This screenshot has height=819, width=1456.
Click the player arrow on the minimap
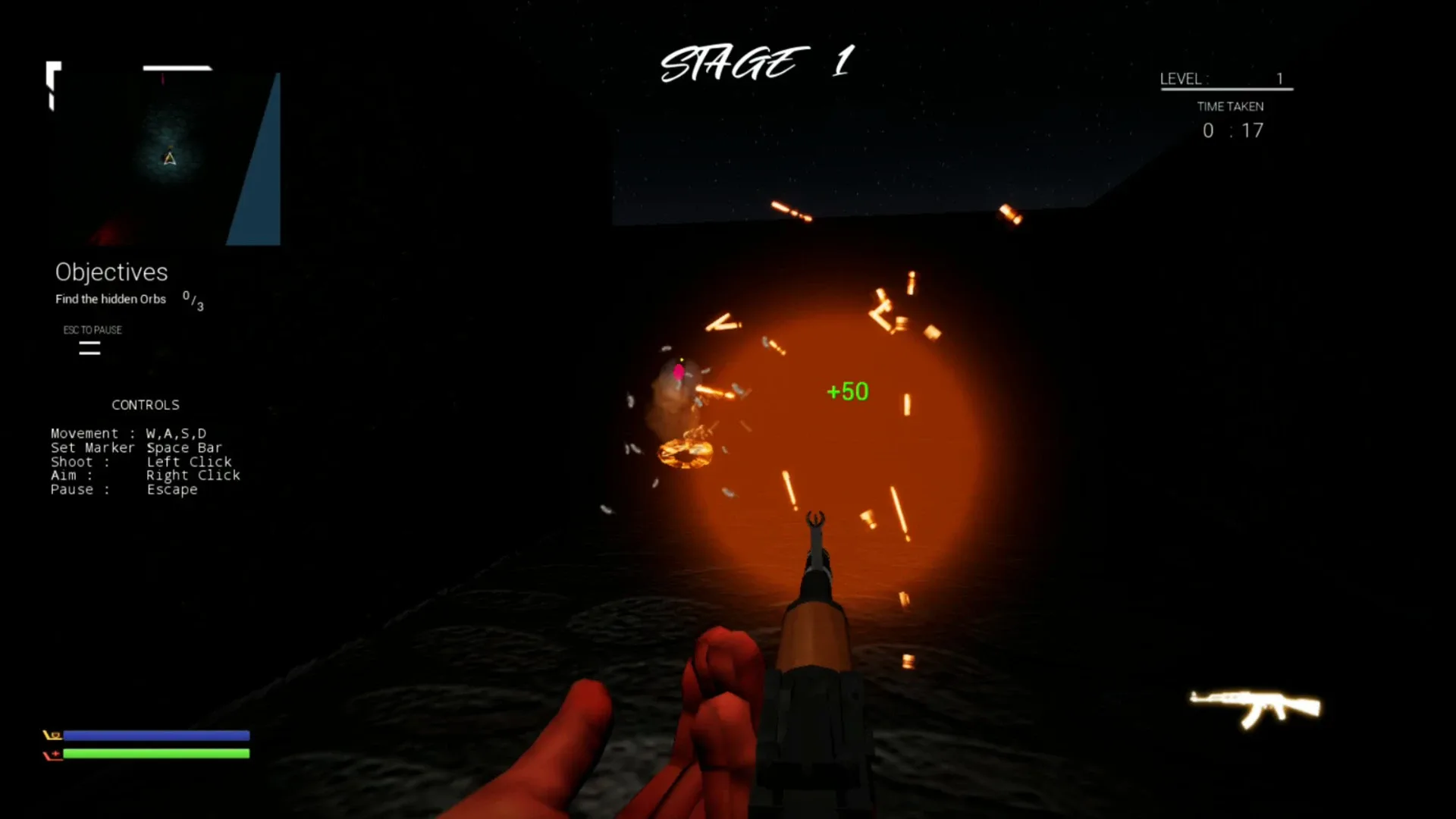tap(170, 158)
